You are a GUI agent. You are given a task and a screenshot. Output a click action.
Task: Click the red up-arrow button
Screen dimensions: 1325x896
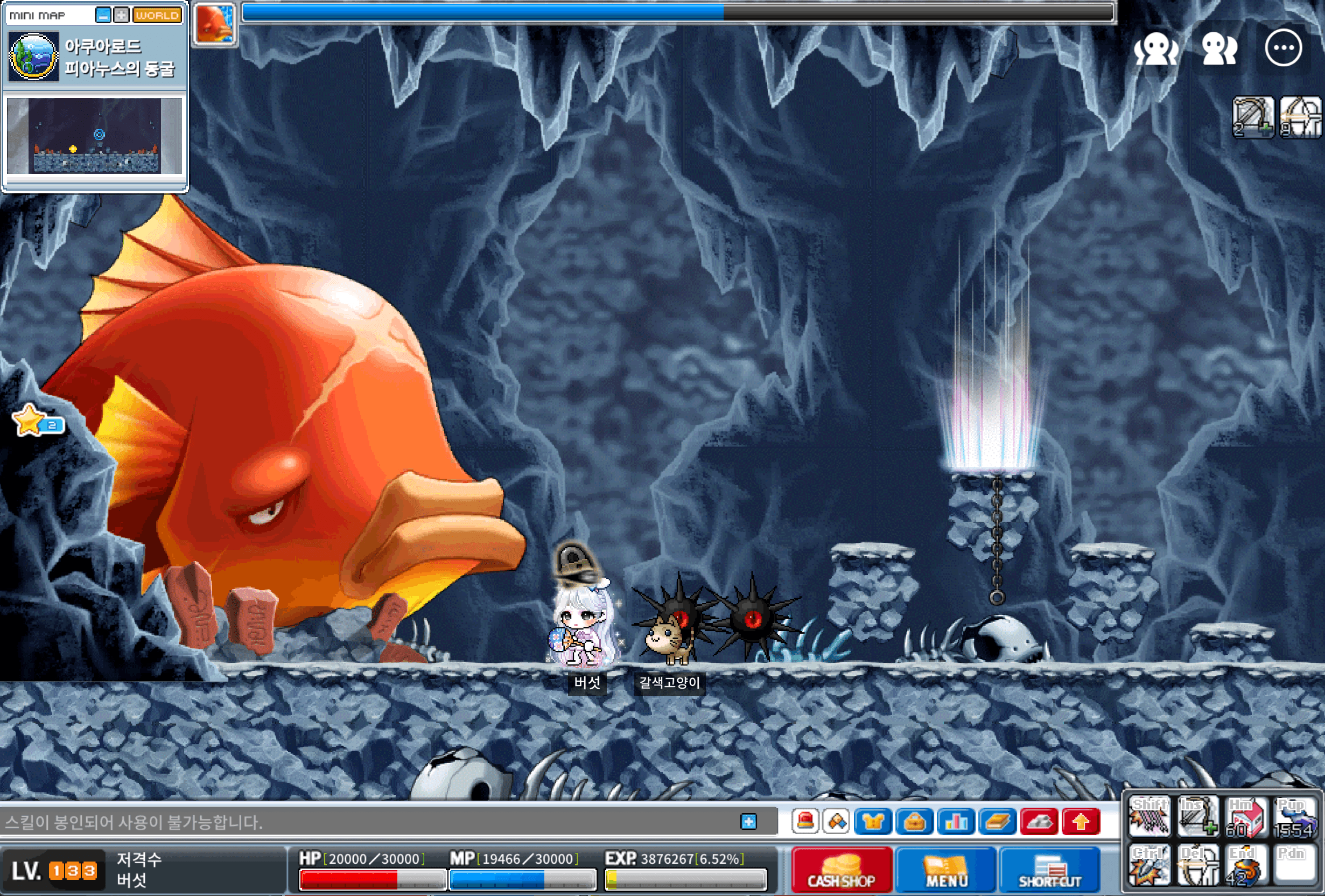[x=1081, y=822]
